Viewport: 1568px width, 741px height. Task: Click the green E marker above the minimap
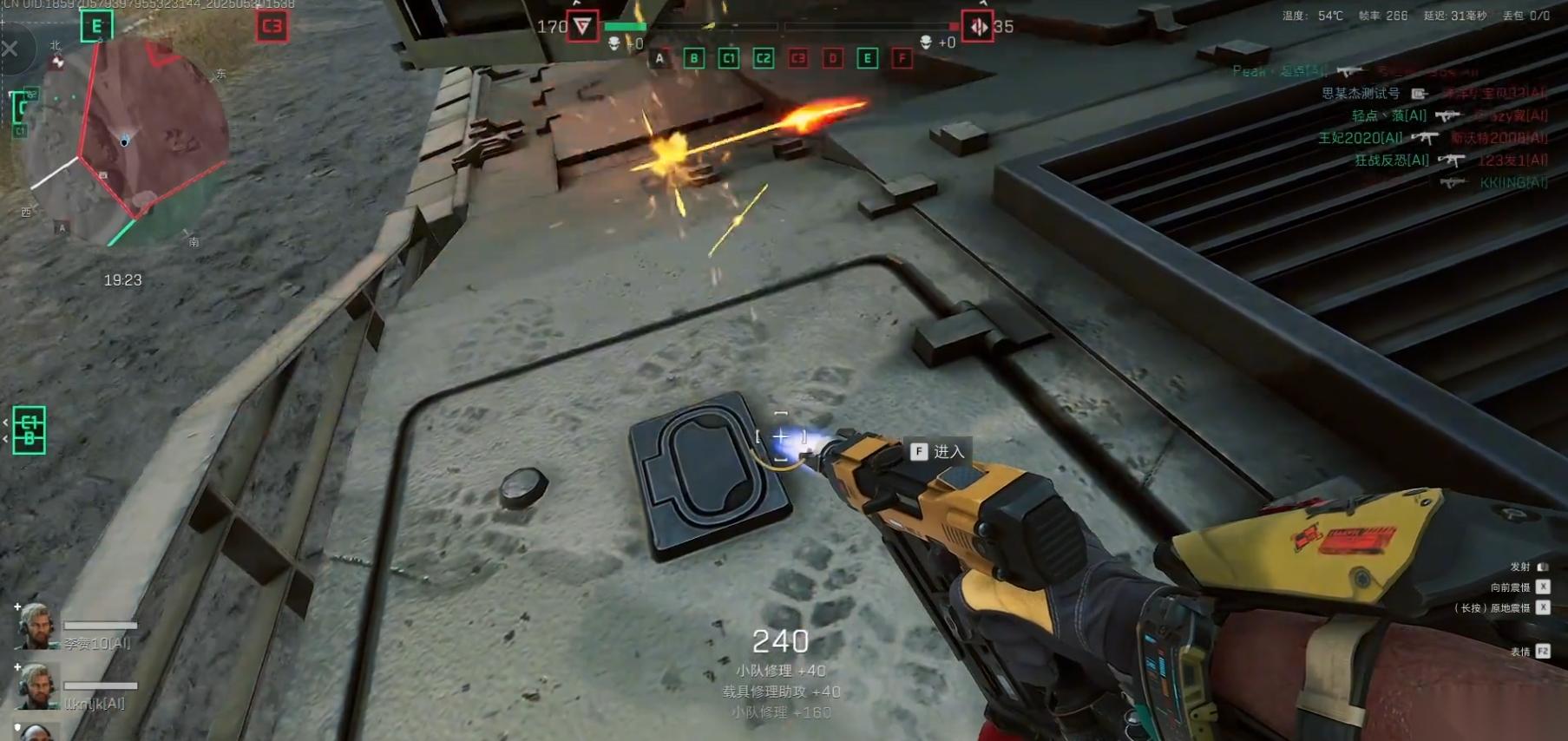coord(96,26)
